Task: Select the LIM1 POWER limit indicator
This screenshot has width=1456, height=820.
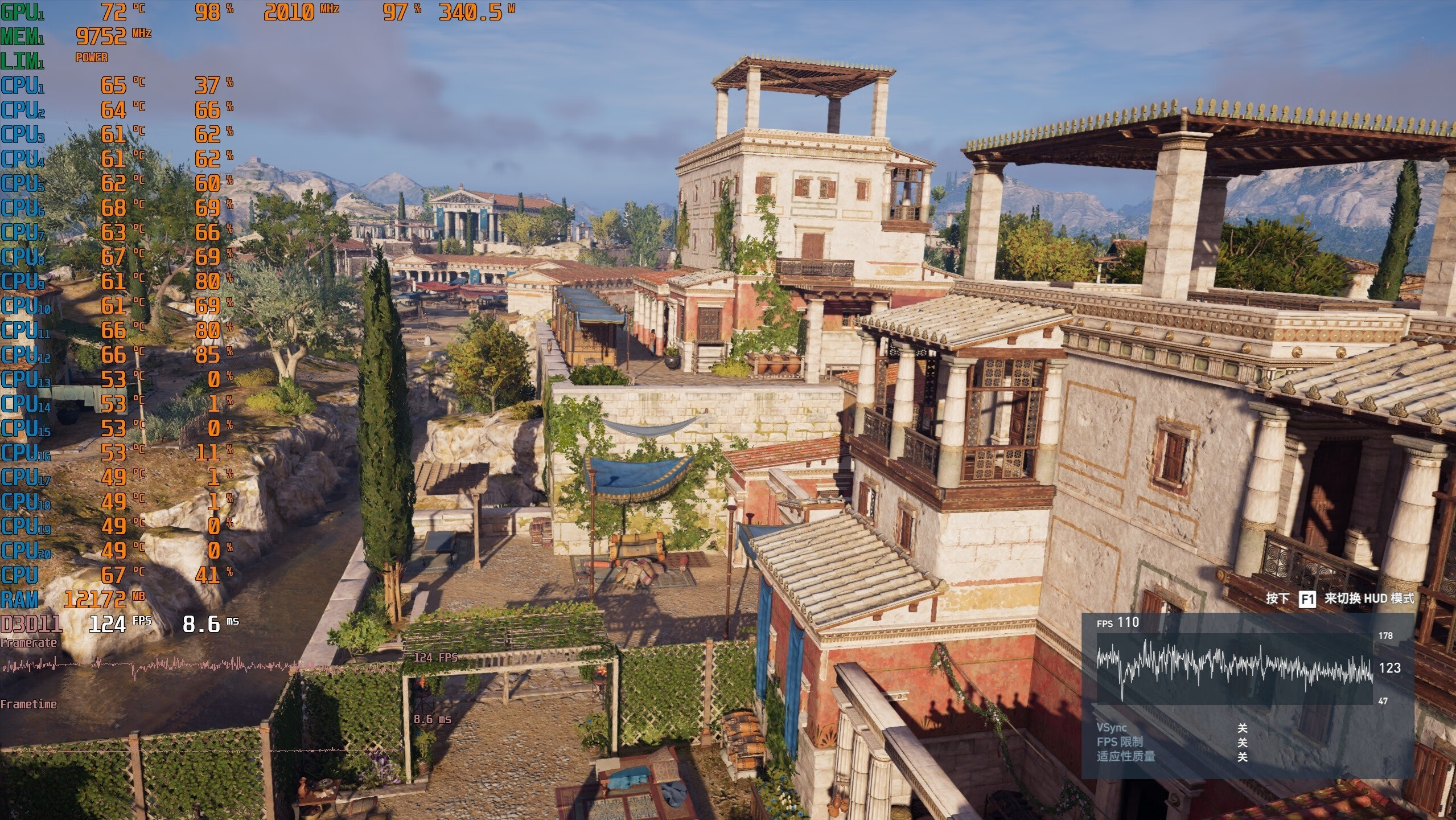Action: (91, 57)
